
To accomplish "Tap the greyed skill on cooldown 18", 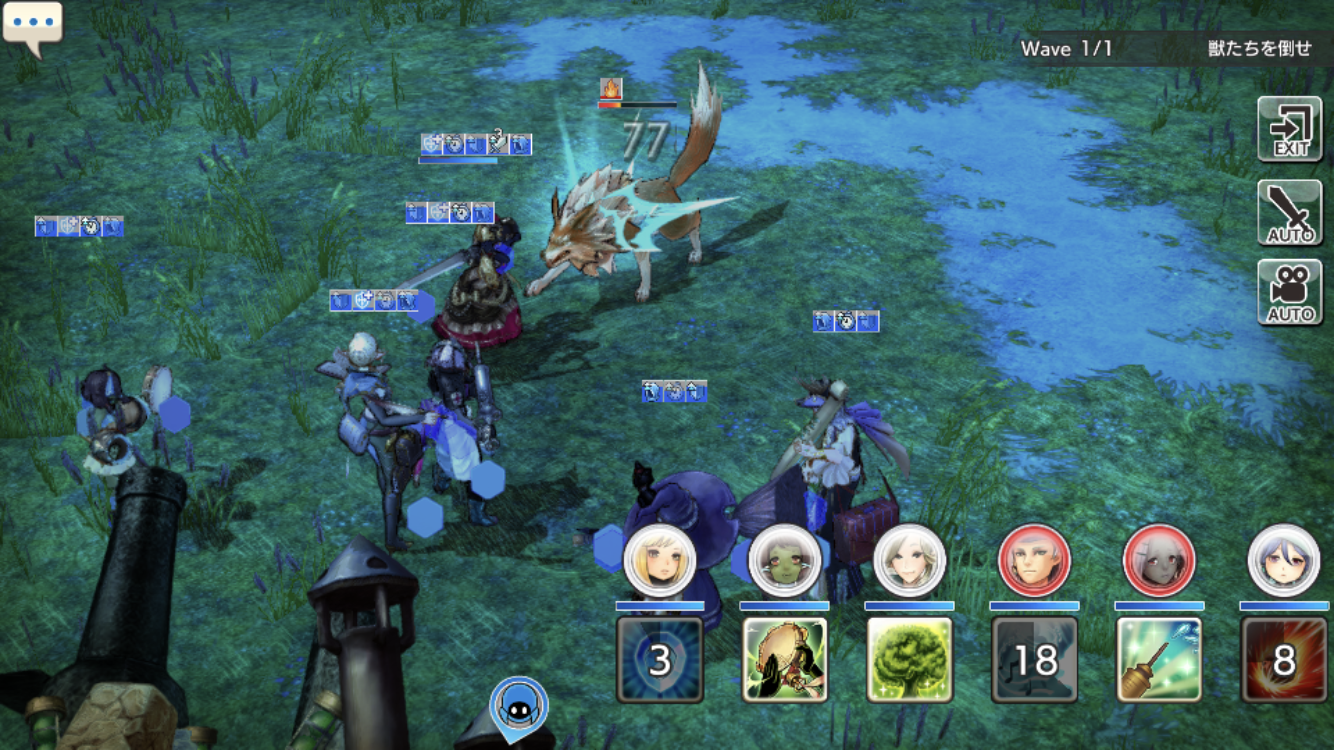I will 1034,659.
